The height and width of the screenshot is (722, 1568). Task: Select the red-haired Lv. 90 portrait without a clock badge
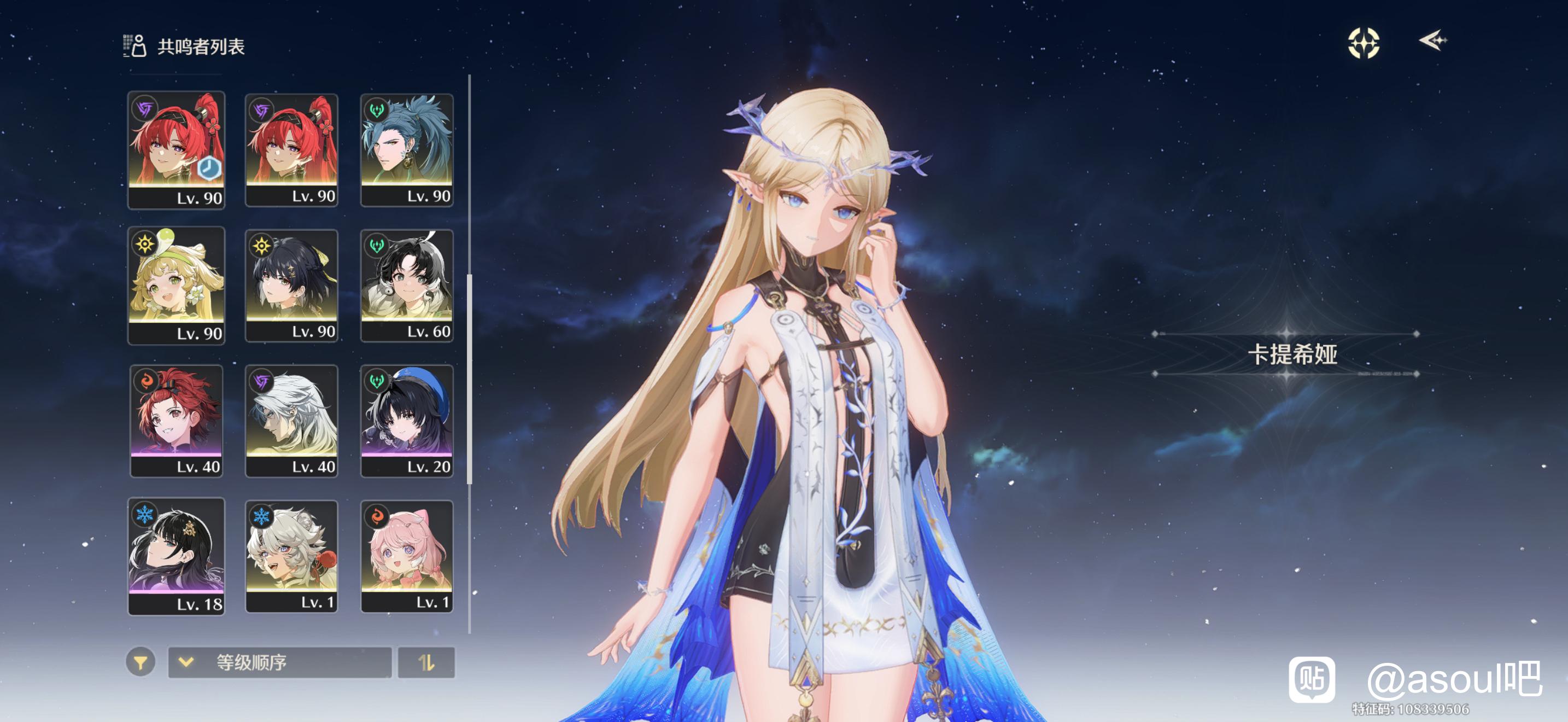point(291,150)
